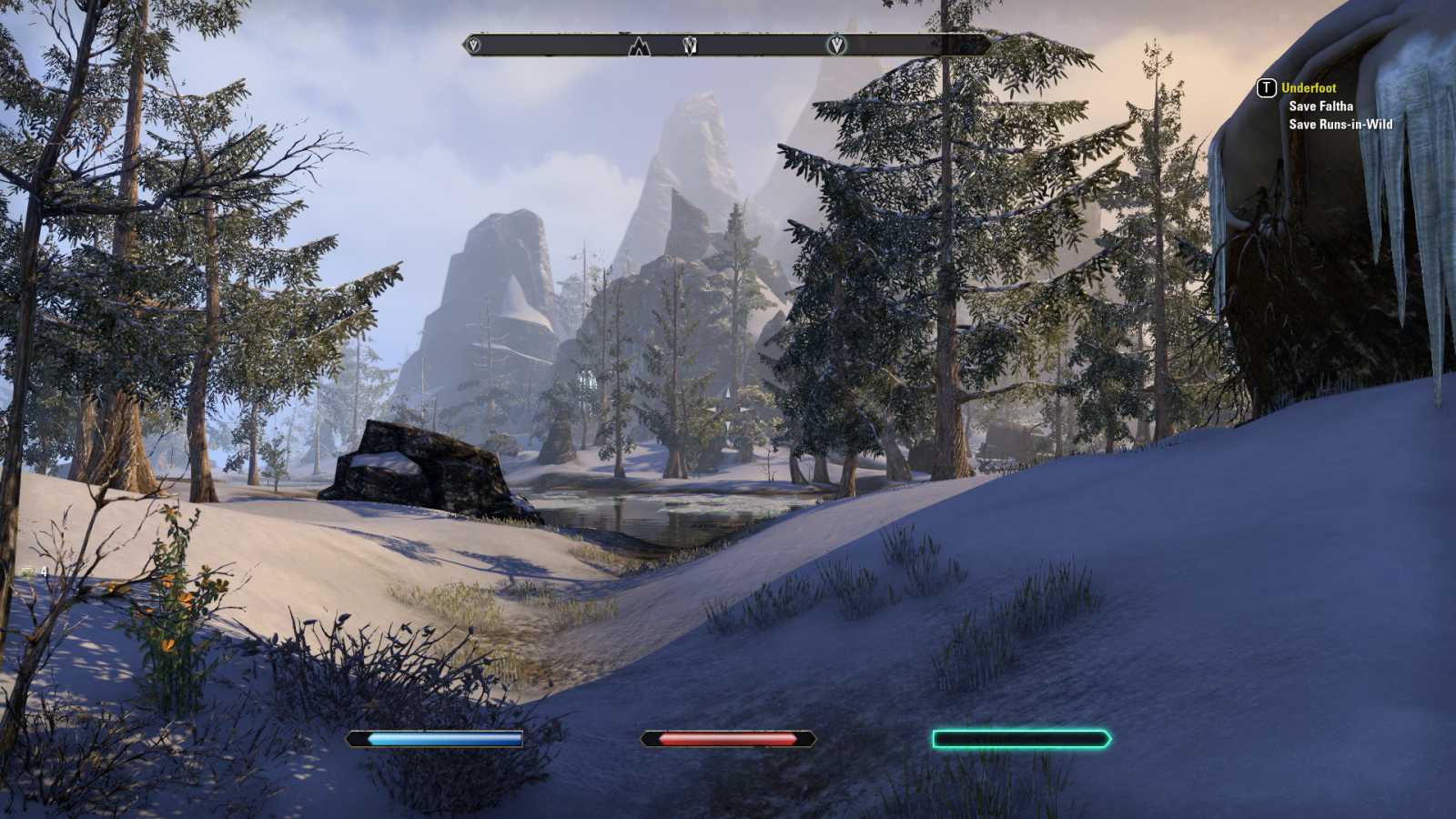Click the glowing circled quest marker on the compass
Screen dimensions: 1456x819
coord(836,45)
